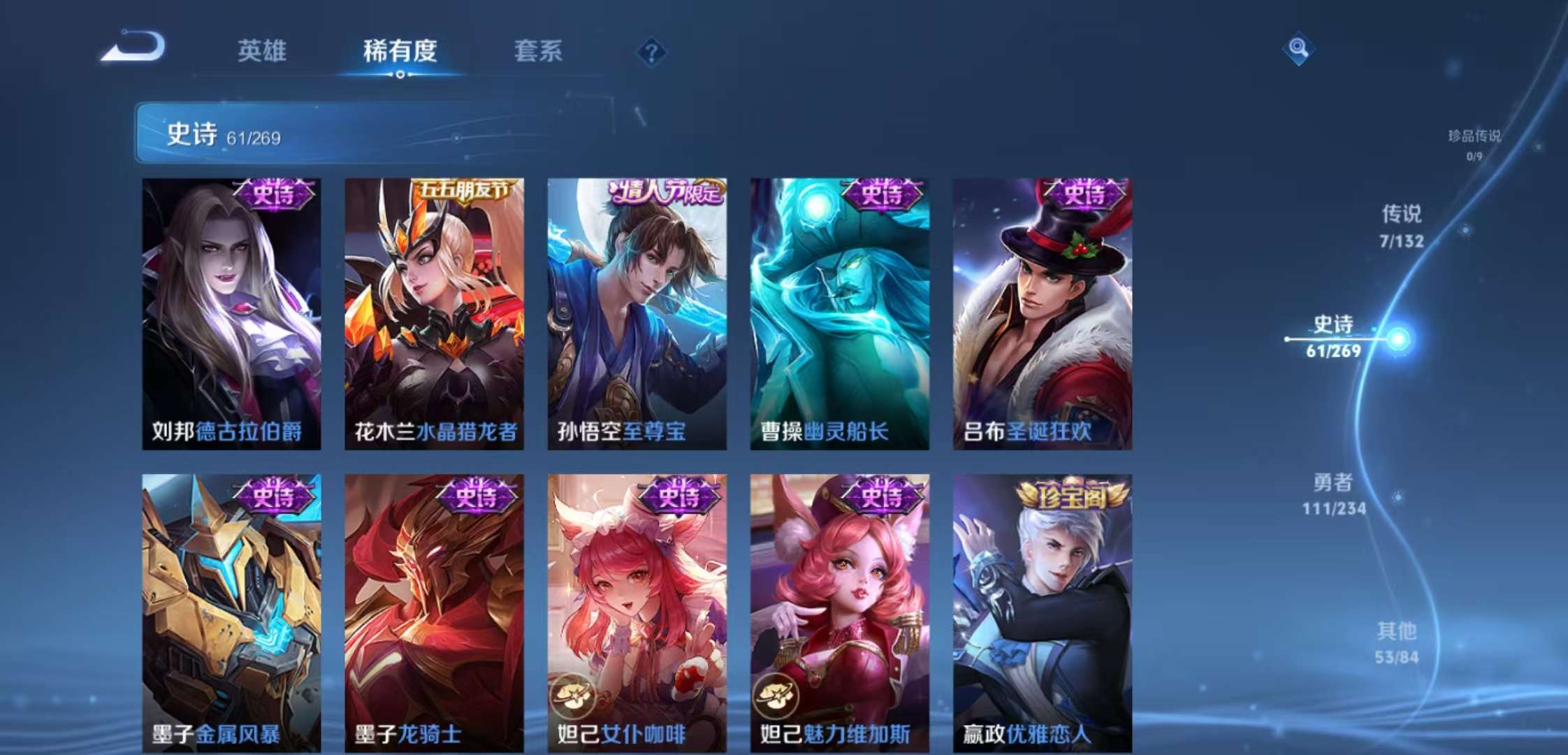This screenshot has height=755, width=1568.
Task: Open the 墨子龙骑士 skin thumbnail
Action: tap(433, 601)
